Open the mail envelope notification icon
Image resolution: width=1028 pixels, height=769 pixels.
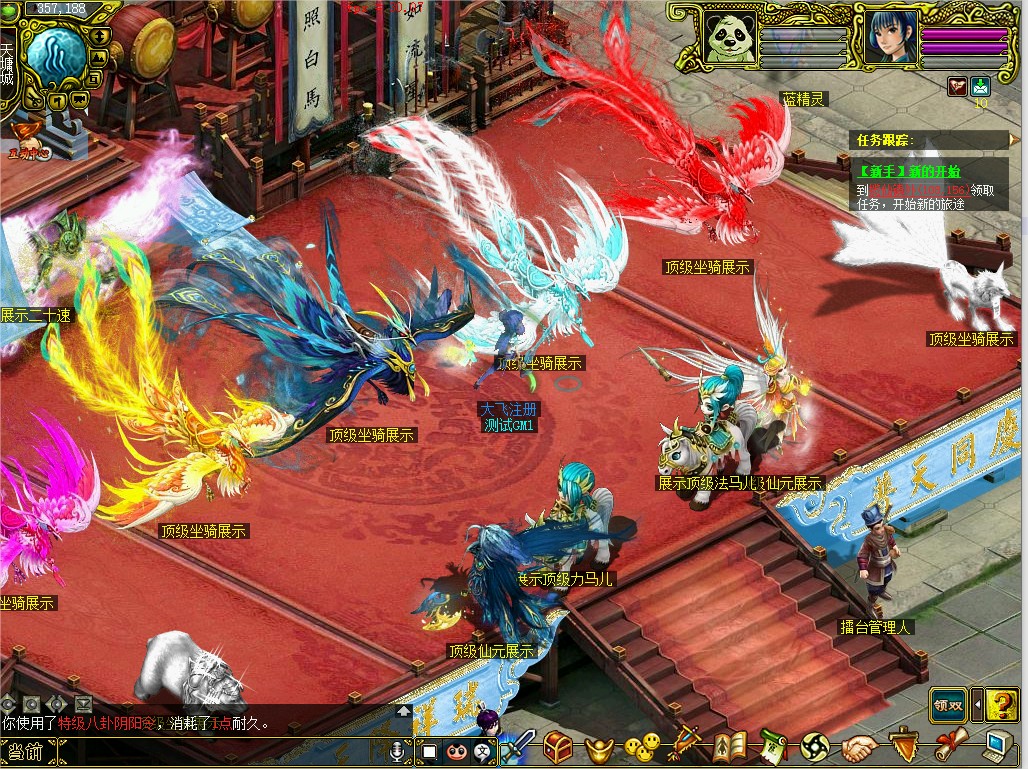pyautogui.click(x=979, y=86)
